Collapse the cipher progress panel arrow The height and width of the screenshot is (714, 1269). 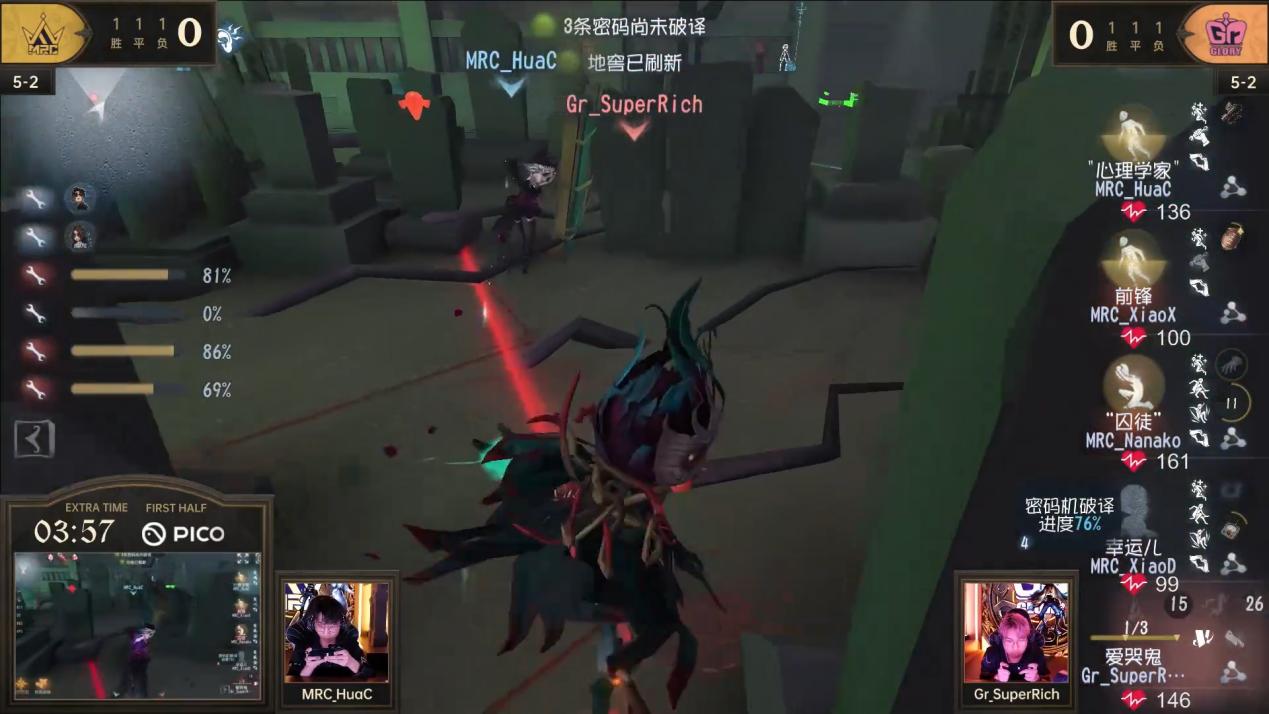click(x=34, y=439)
